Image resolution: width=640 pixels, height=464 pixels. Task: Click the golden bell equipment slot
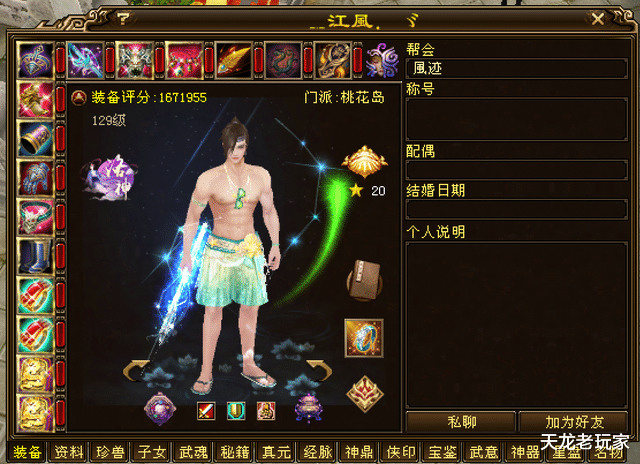[x=35, y=139]
